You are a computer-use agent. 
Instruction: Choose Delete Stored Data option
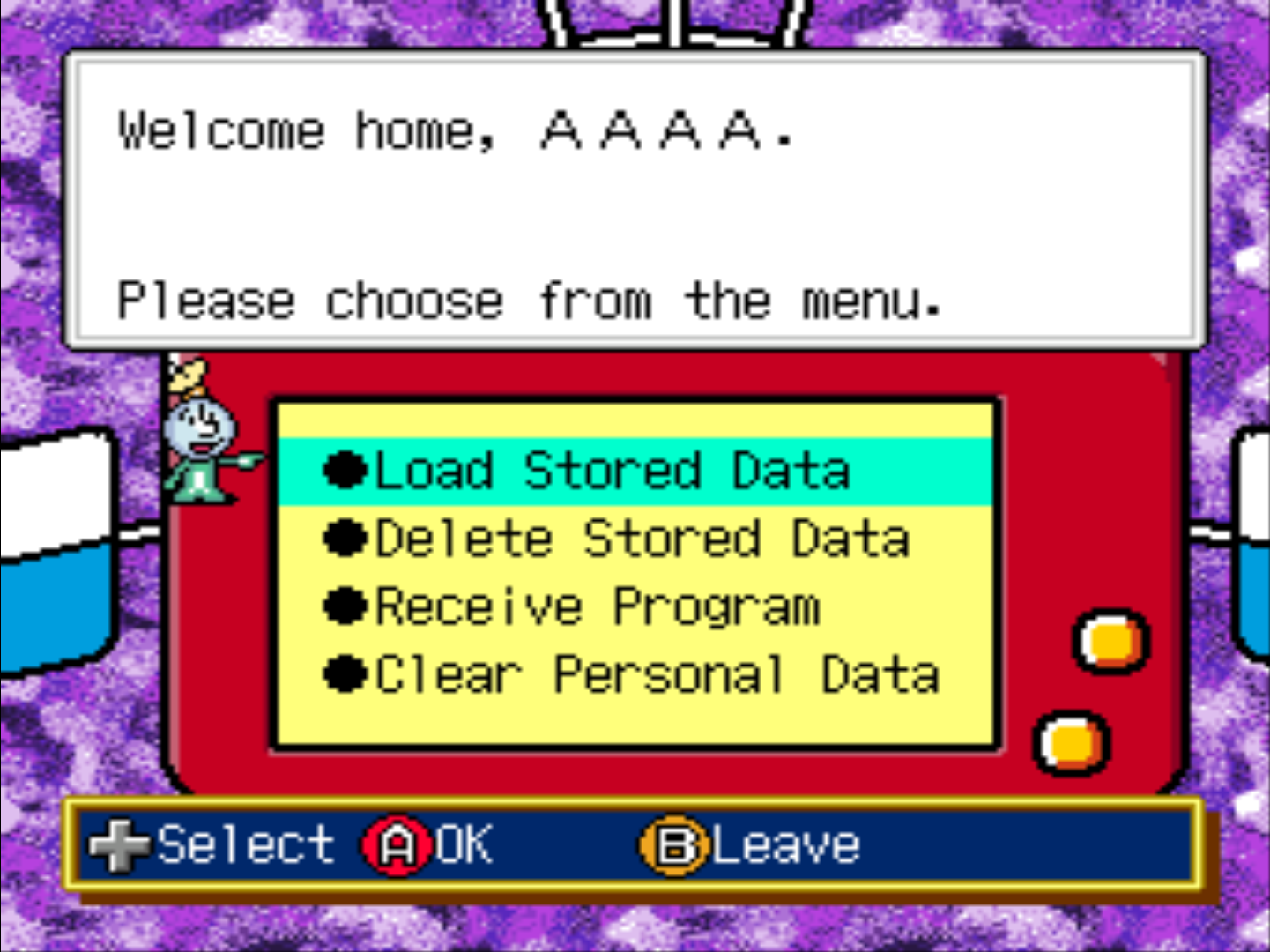coord(642,539)
